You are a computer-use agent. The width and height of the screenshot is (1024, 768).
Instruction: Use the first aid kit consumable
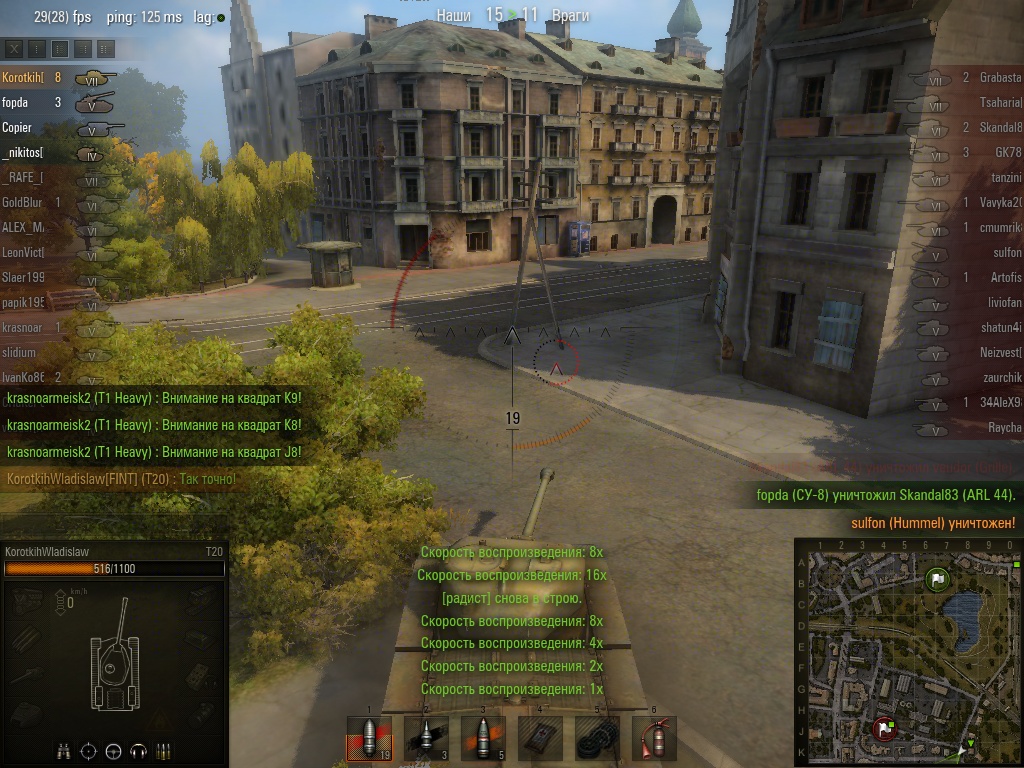coord(540,739)
